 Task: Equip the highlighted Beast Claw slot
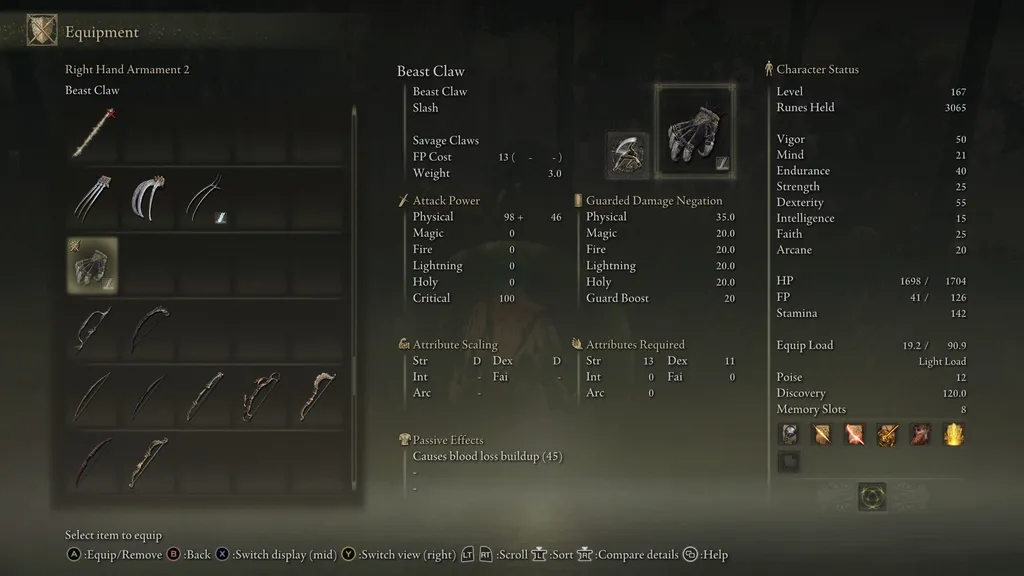(x=92, y=265)
